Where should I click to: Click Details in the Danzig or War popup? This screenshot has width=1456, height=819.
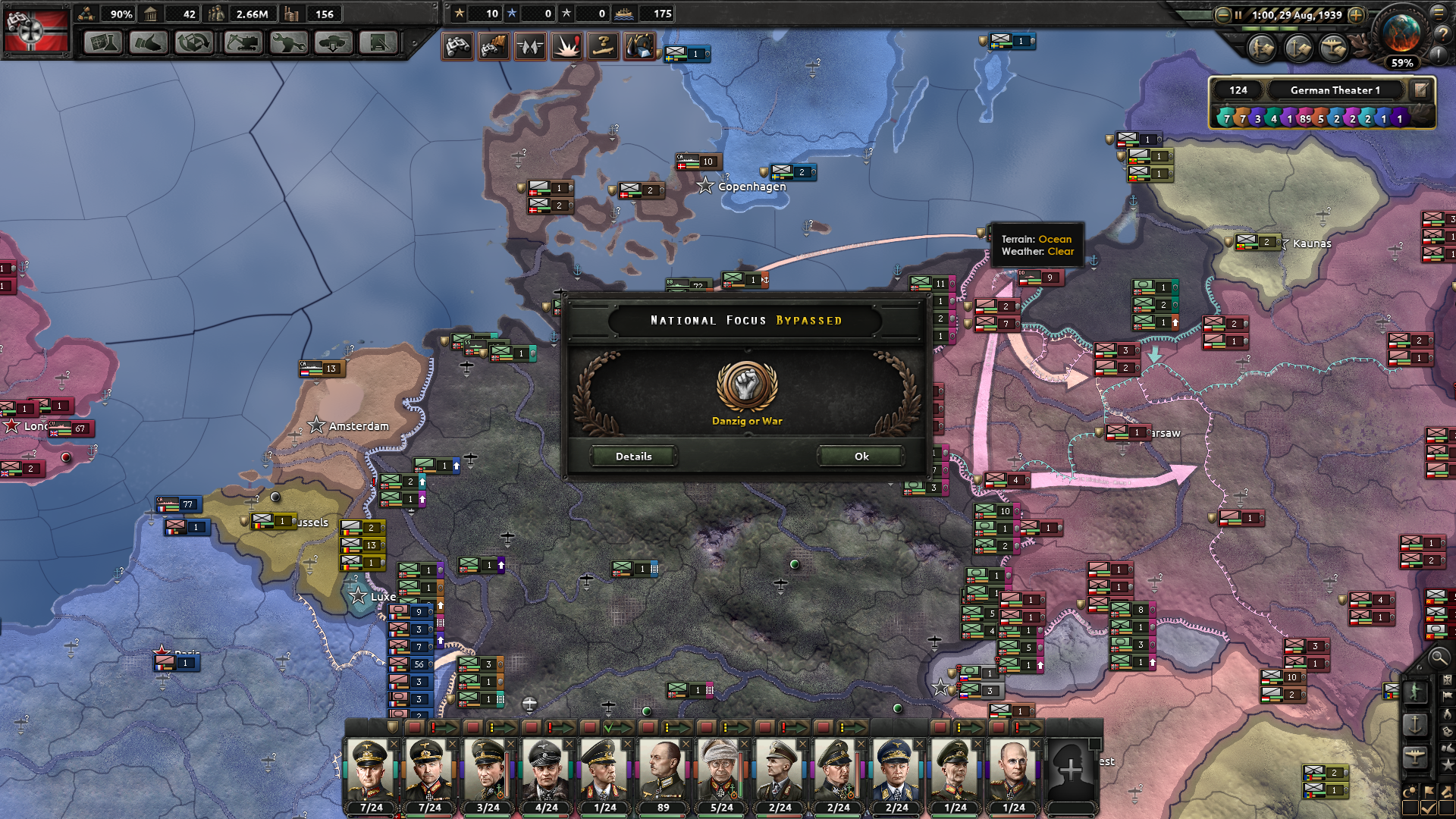click(x=633, y=457)
